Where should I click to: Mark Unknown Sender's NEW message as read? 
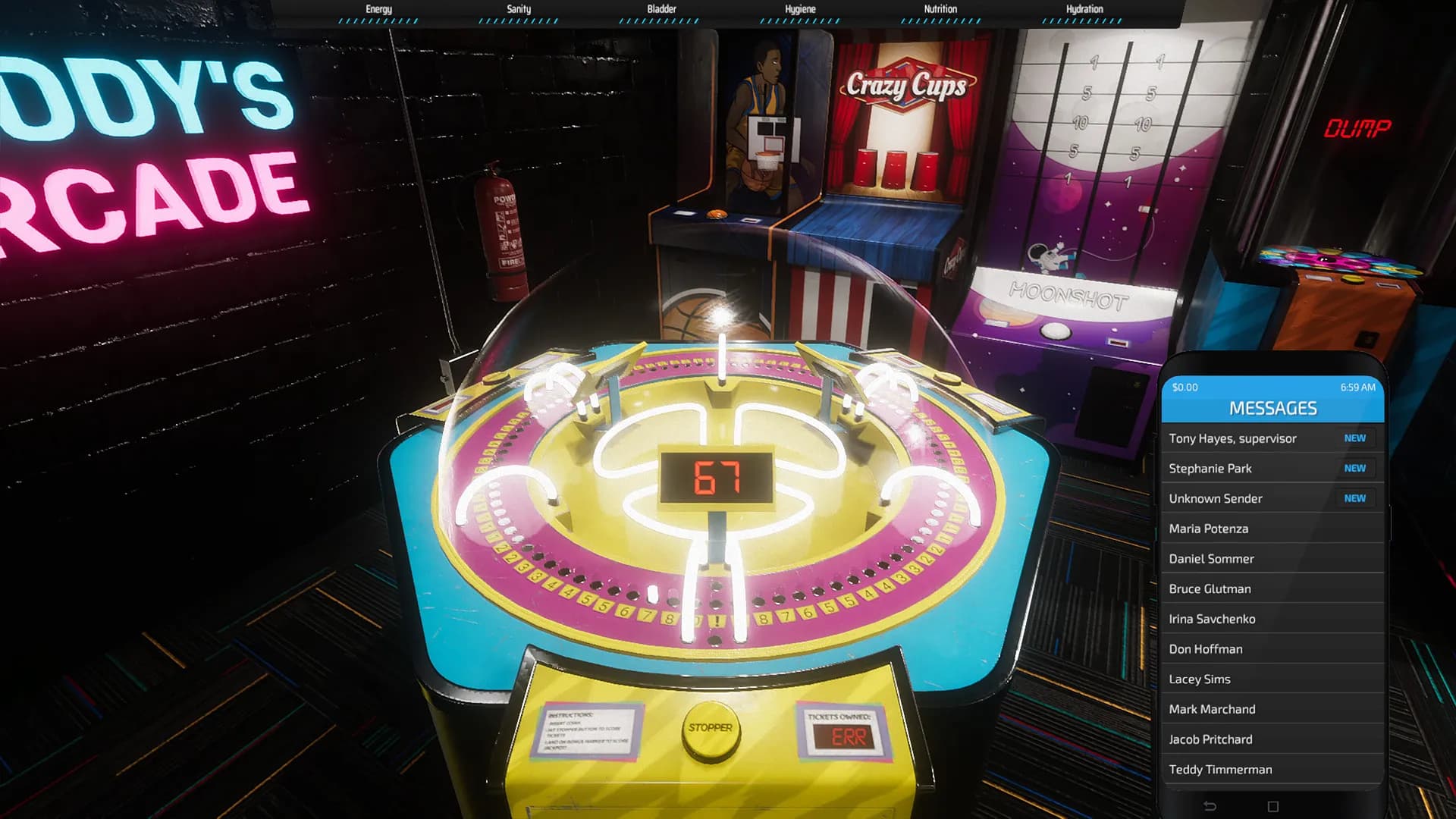pos(1355,498)
